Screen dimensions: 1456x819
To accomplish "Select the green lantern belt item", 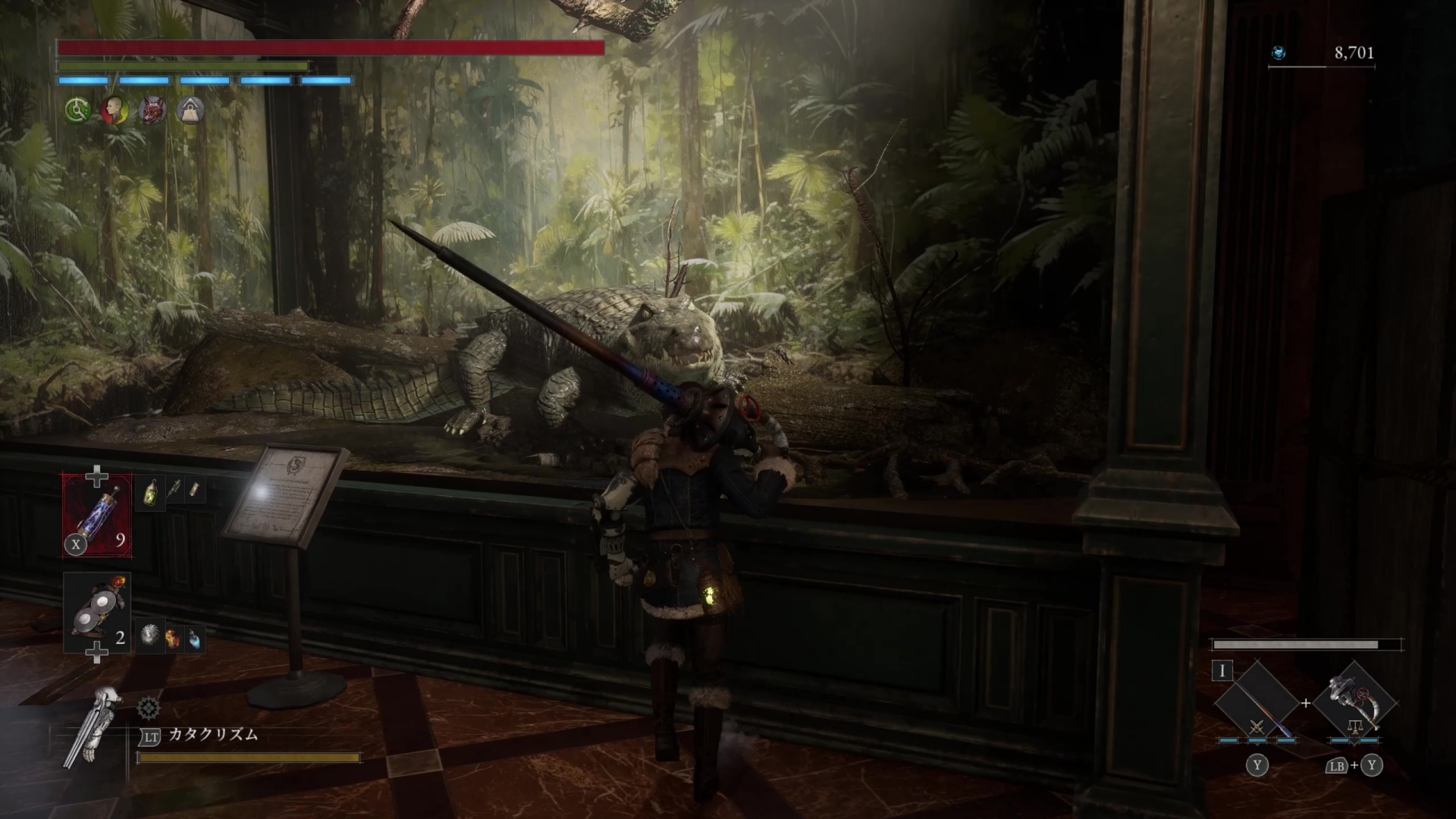I will click(x=150, y=493).
